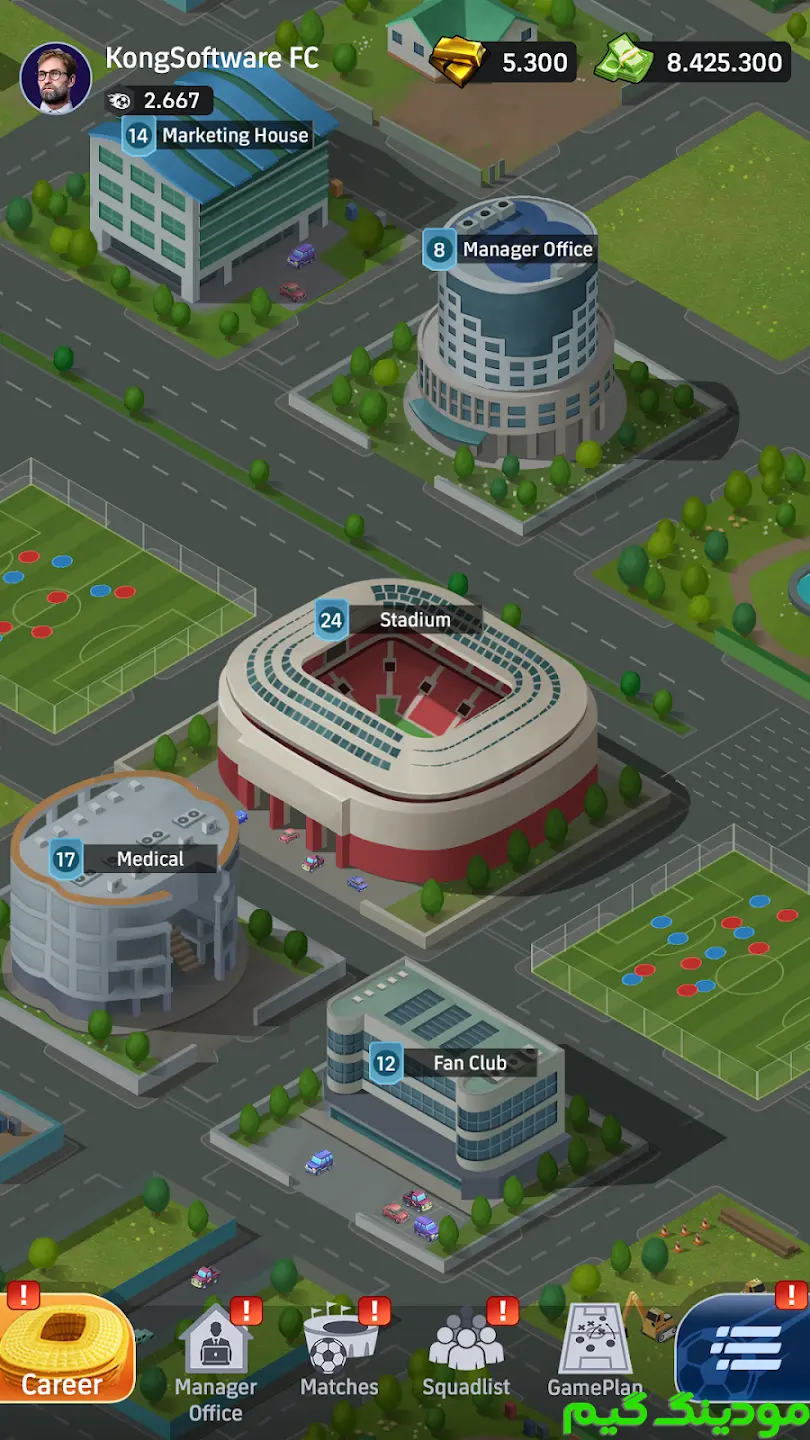Select the manager profile avatar
810x1440 pixels.
pyautogui.click(x=56, y=78)
